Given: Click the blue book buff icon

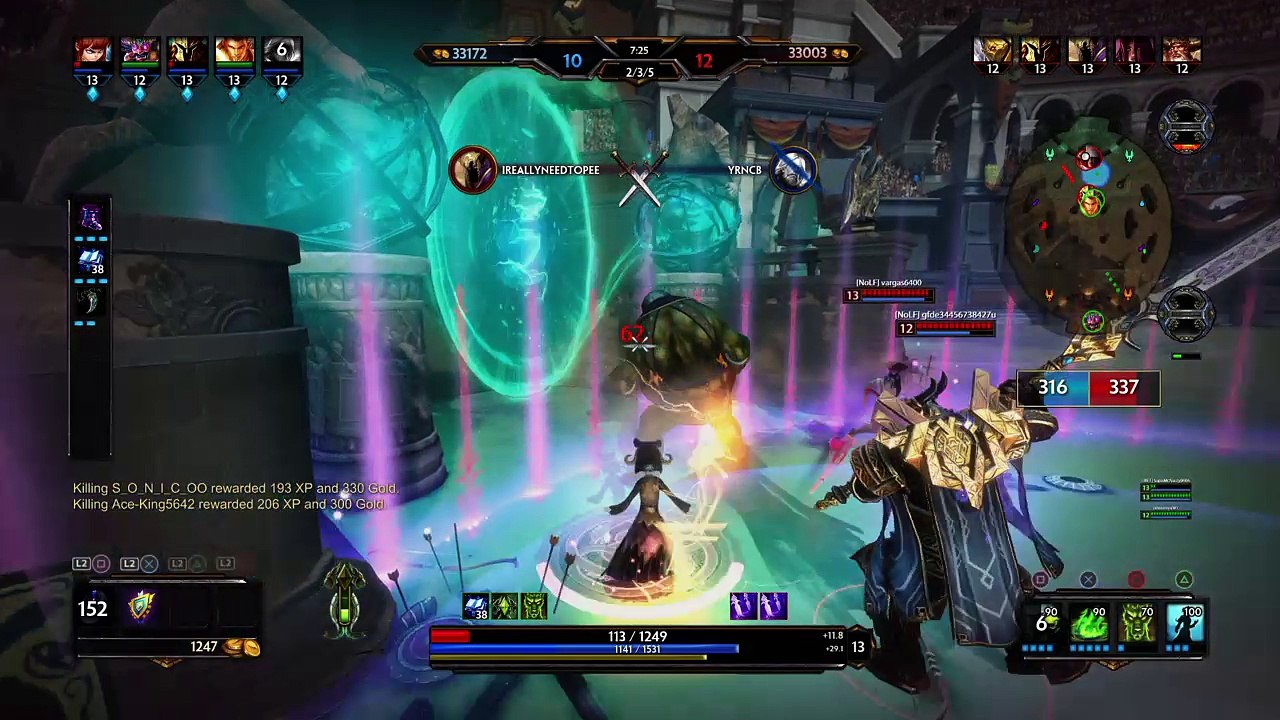Looking at the screenshot, I should [476, 606].
